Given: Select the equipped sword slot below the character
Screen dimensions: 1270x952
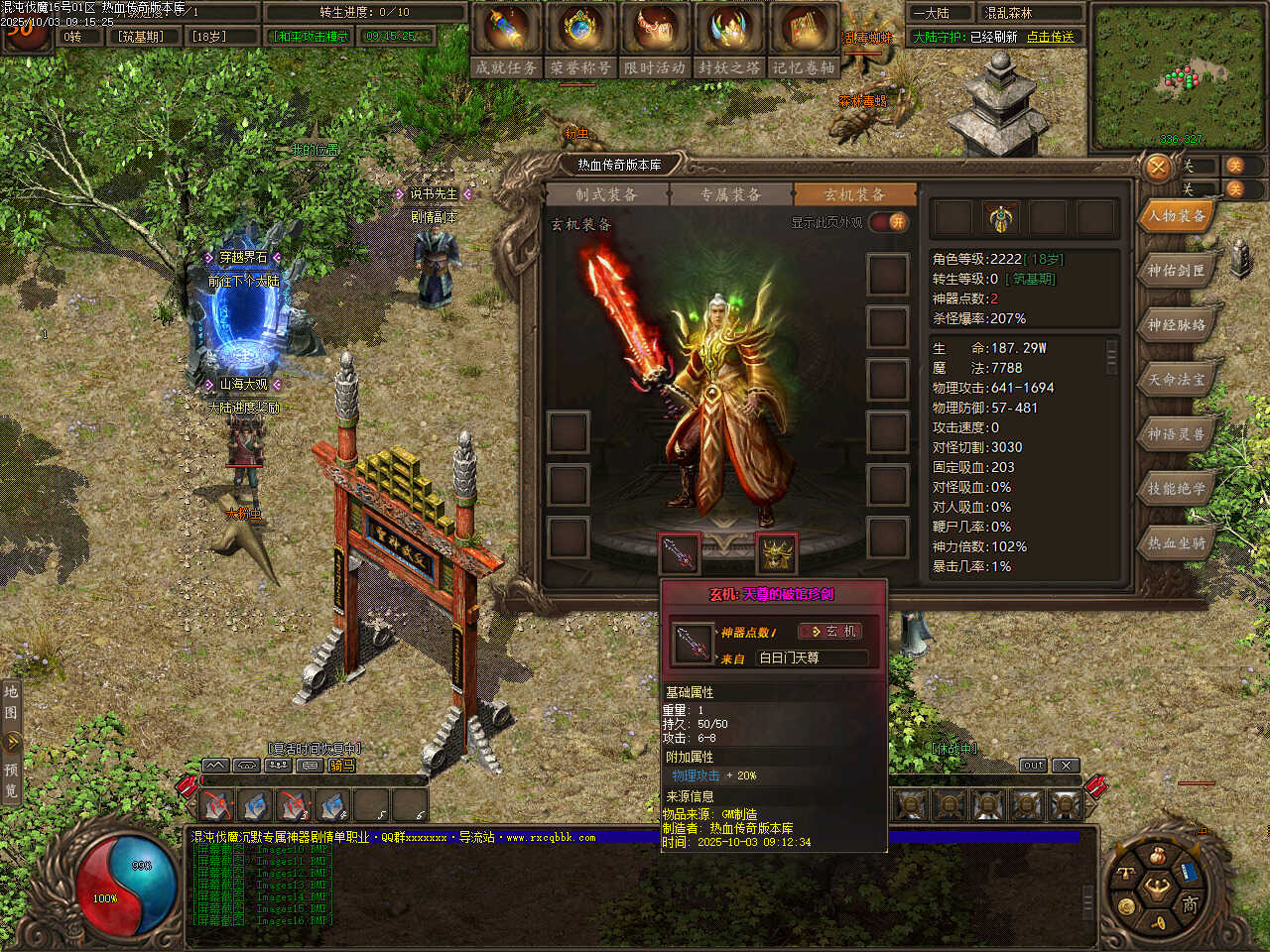Looking at the screenshot, I should tap(680, 553).
